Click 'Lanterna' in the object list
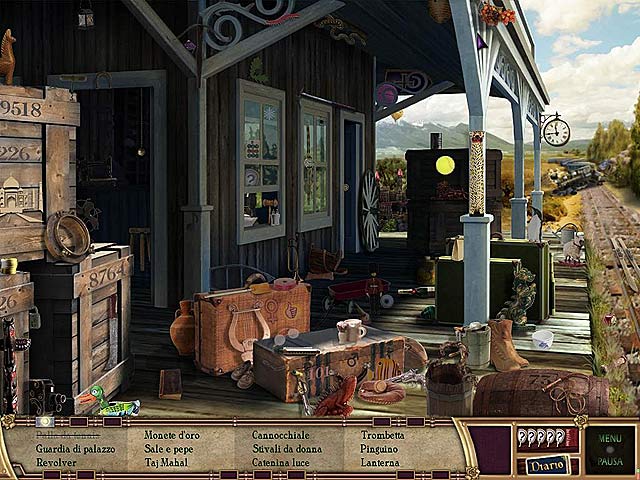The height and width of the screenshot is (480, 640). [x=380, y=463]
